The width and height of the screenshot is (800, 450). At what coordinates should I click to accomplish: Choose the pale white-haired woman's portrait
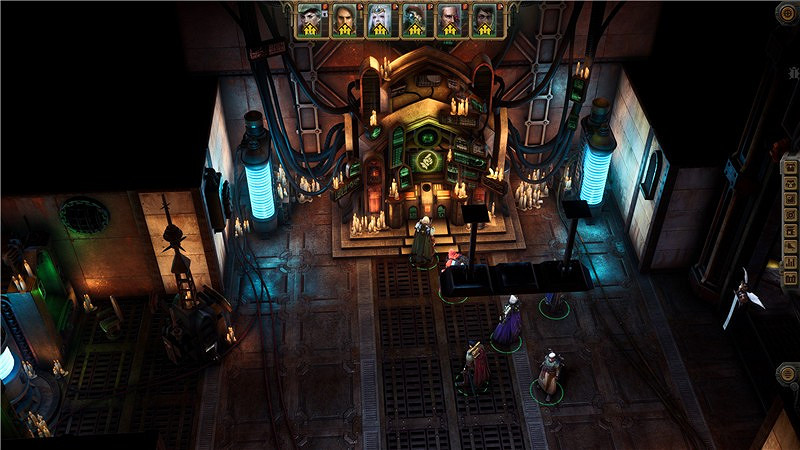point(379,19)
